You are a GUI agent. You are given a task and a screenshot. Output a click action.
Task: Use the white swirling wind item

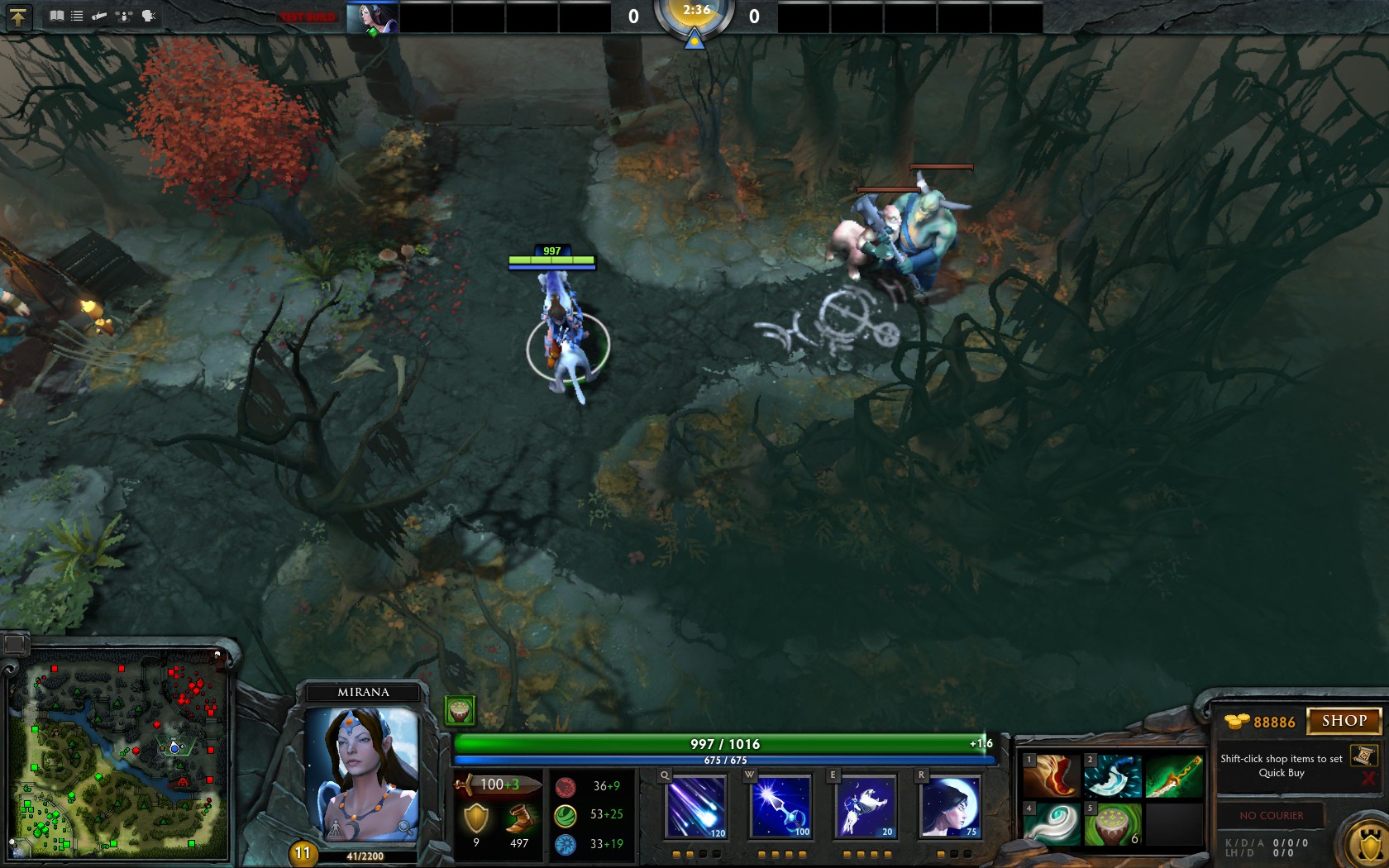tap(1052, 823)
